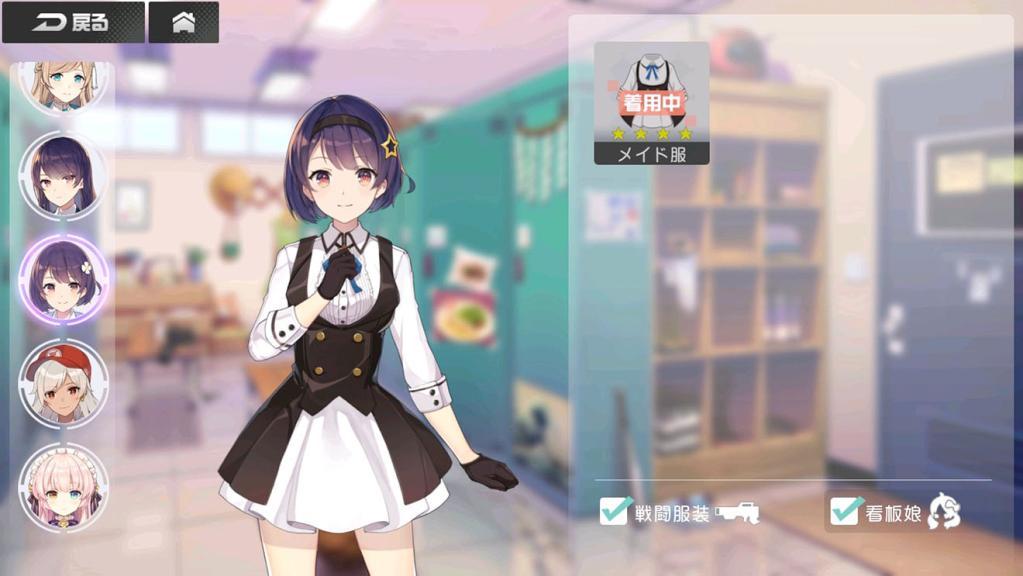1023x576 pixels.
Task: Select the メイド服 maid outfit card
Action: point(651,103)
